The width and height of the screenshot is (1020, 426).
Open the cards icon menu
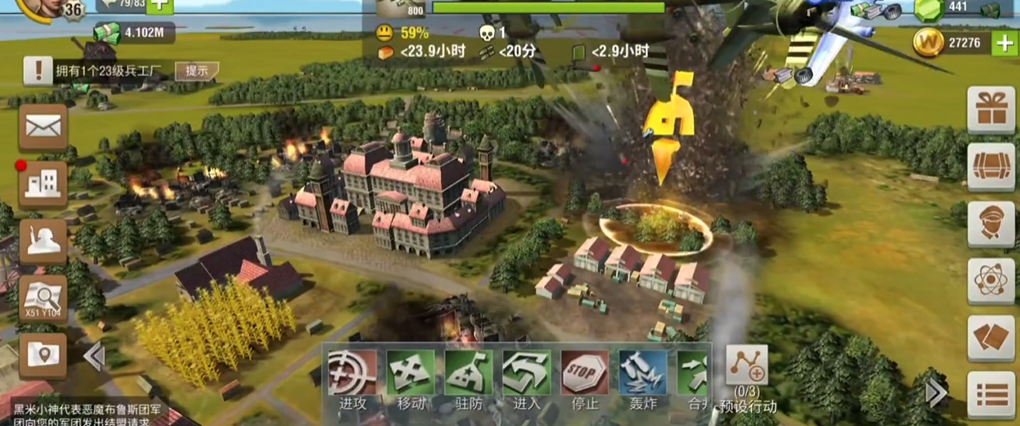click(x=990, y=339)
